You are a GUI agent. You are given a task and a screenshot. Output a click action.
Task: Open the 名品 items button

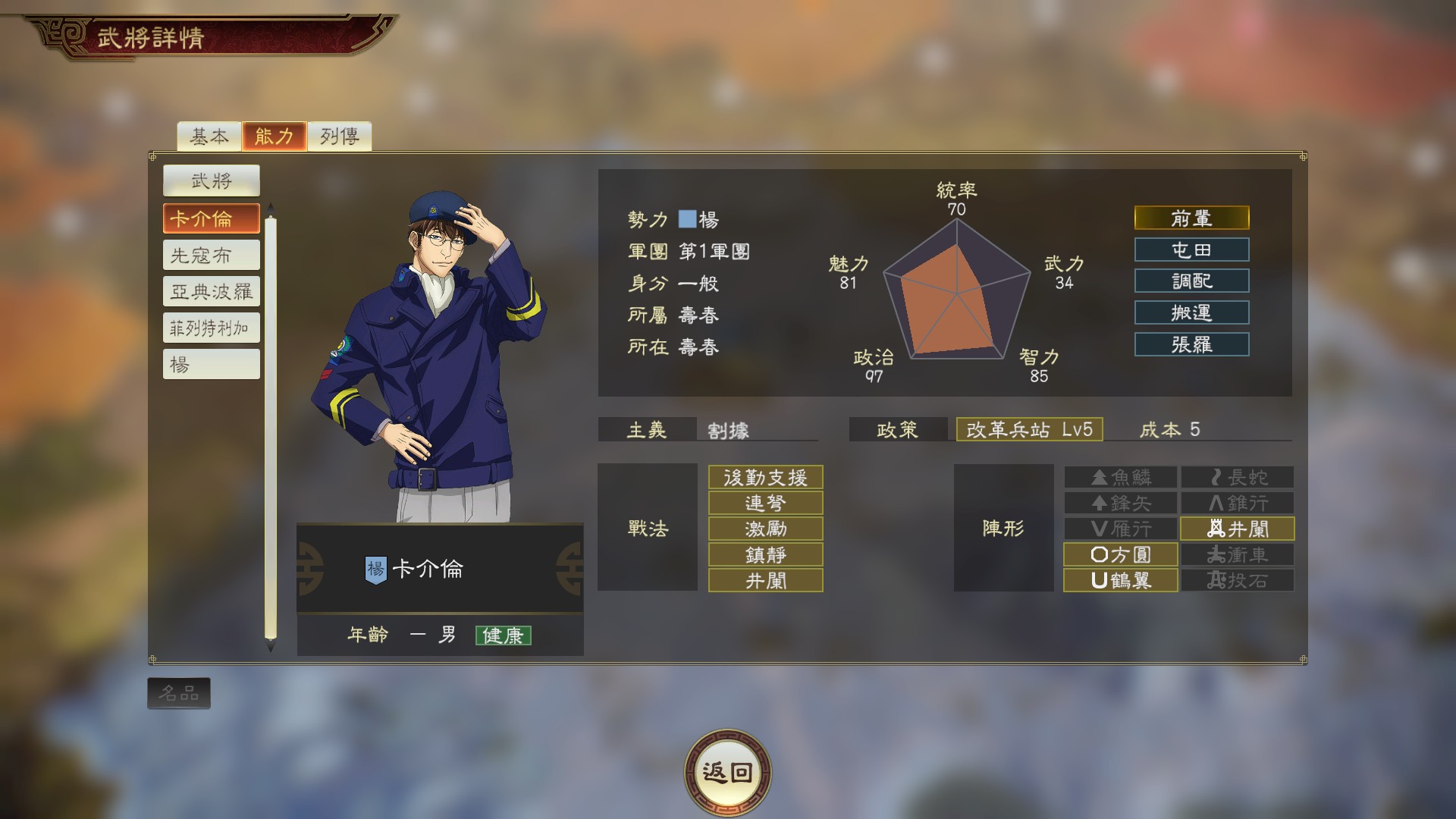179,693
